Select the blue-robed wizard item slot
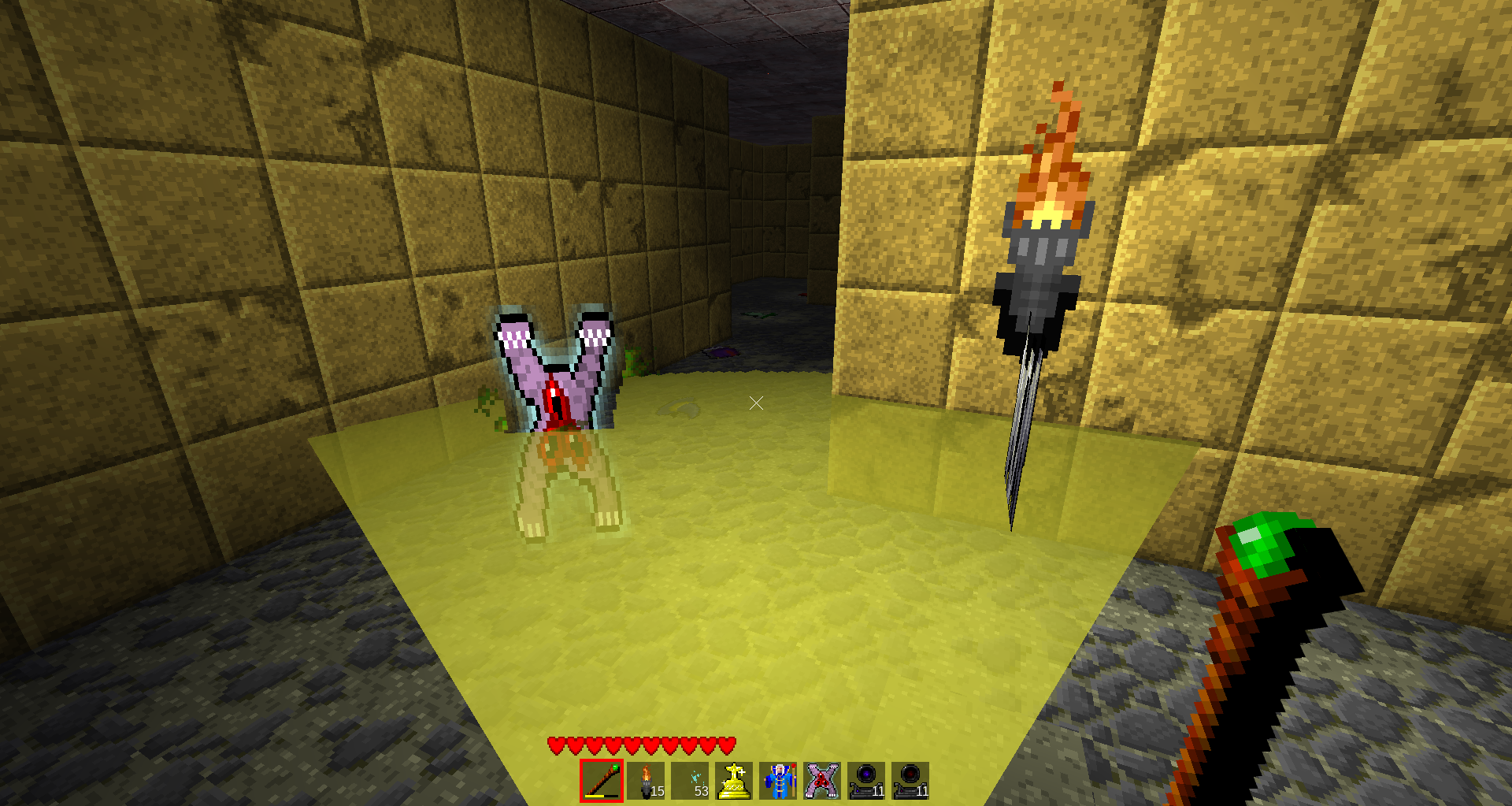The image size is (1512, 806). coord(778,781)
